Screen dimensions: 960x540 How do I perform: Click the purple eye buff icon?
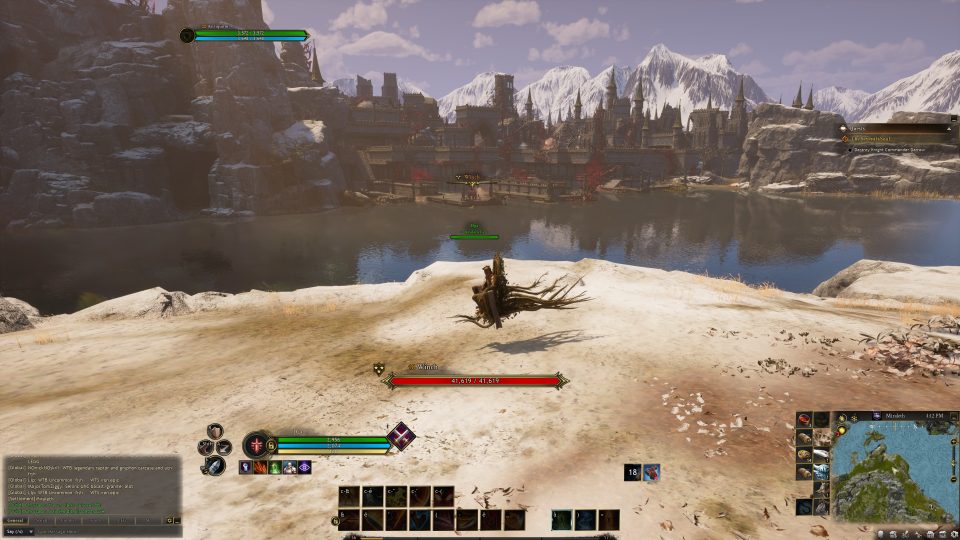(304, 467)
